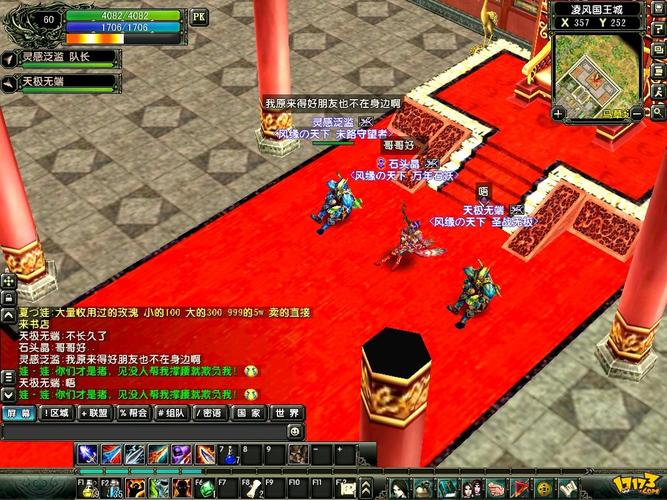667x500 pixels.
Task: Toggle the PK mode button
Action: tap(198, 17)
